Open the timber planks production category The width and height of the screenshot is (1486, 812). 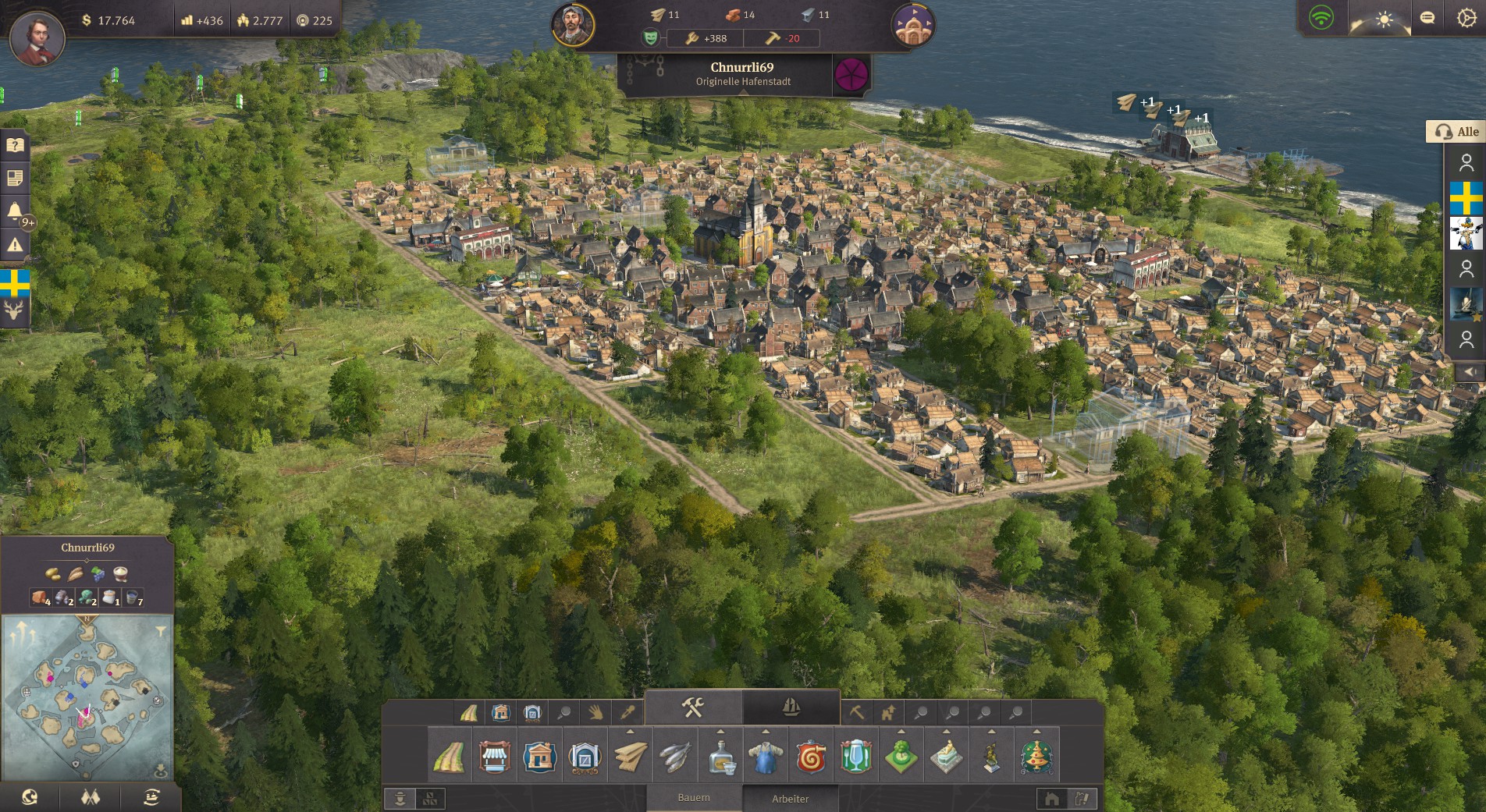(x=630, y=757)
